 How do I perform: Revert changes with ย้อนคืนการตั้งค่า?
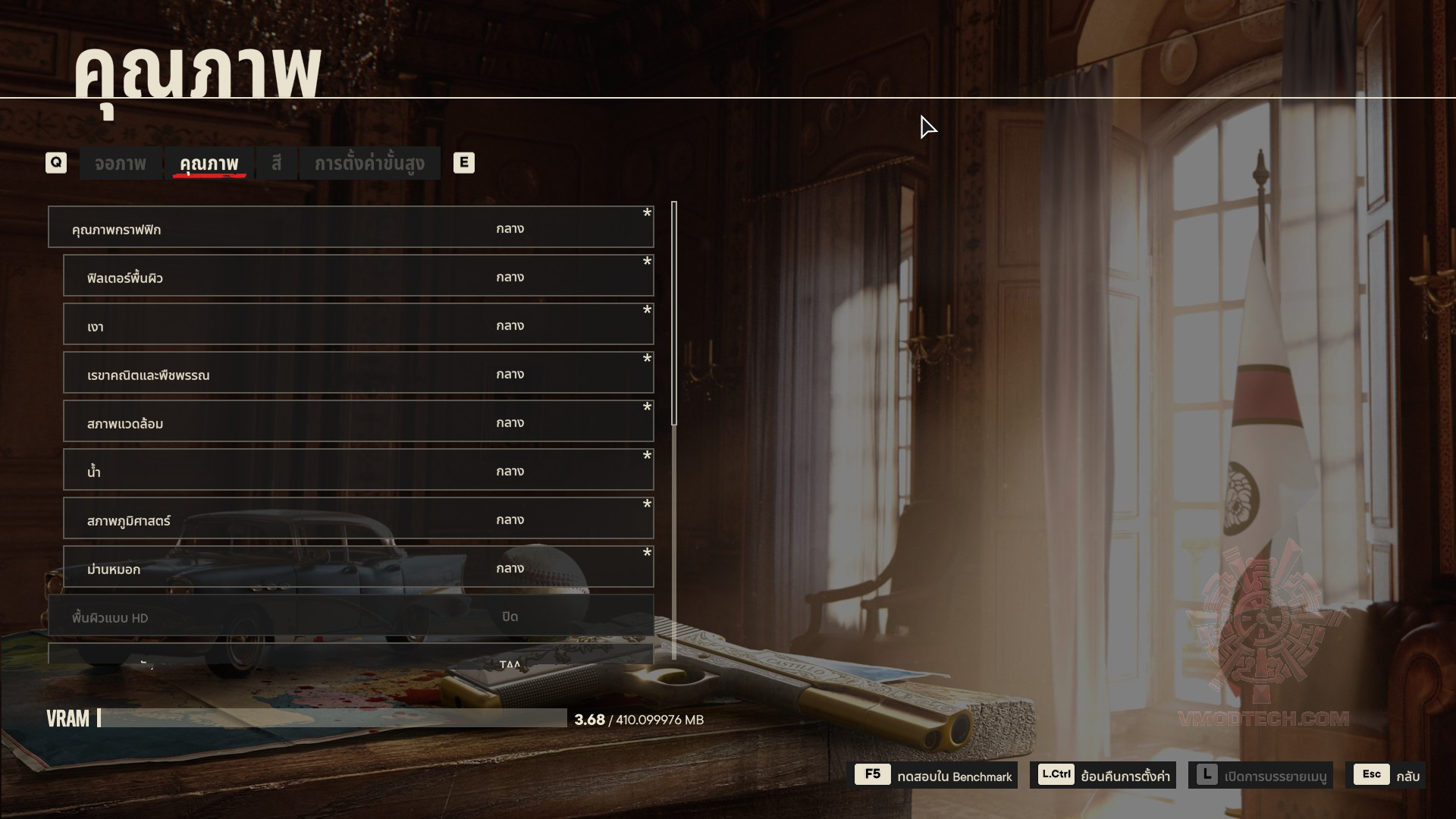click(x=1103, y=775)
